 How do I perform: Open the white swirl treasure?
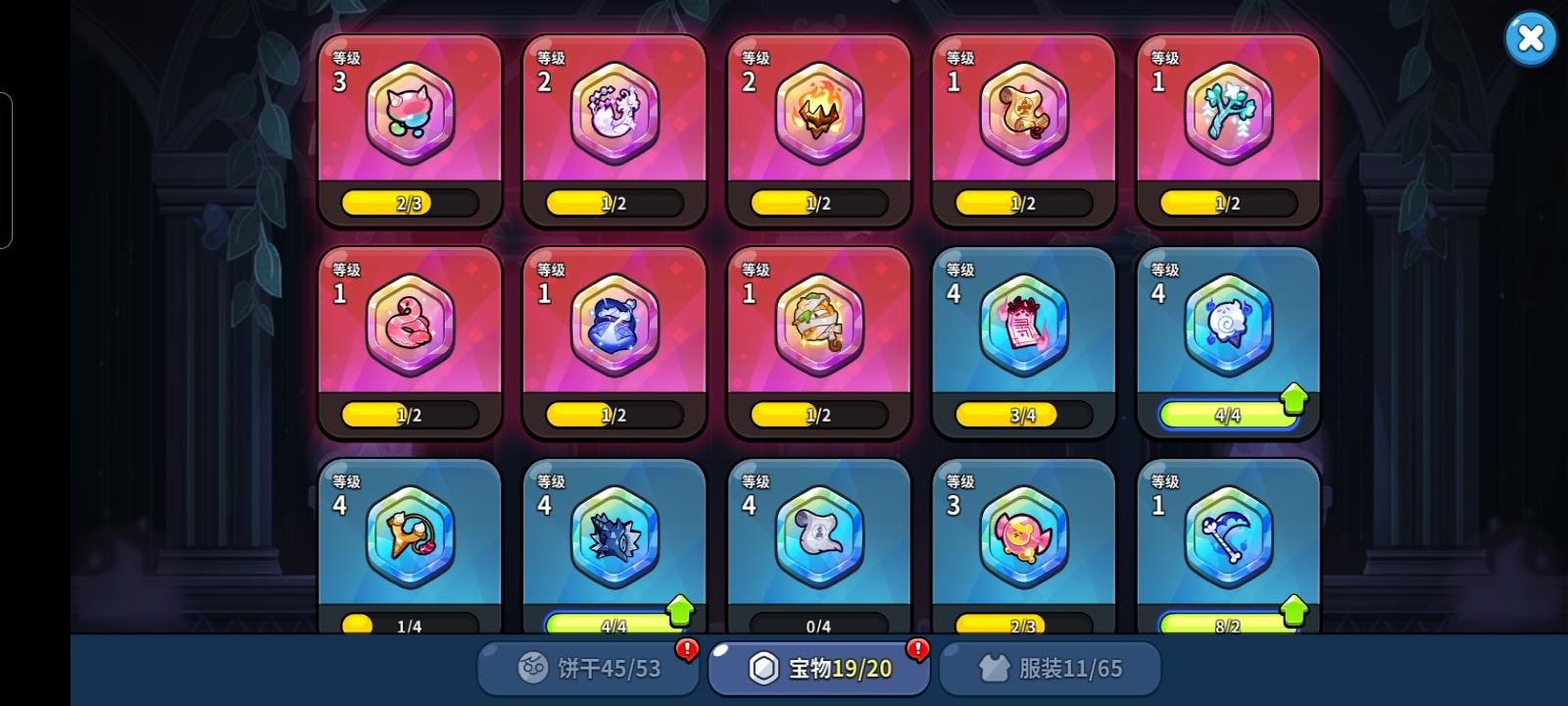(x=1228, y=324)
